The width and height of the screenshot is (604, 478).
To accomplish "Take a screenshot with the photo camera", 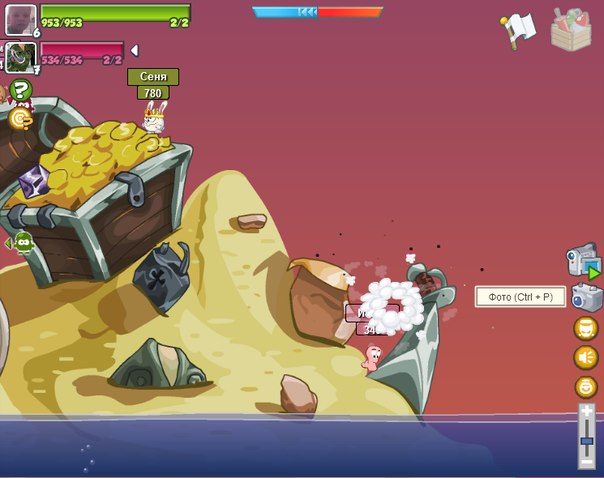I will 585,296.
